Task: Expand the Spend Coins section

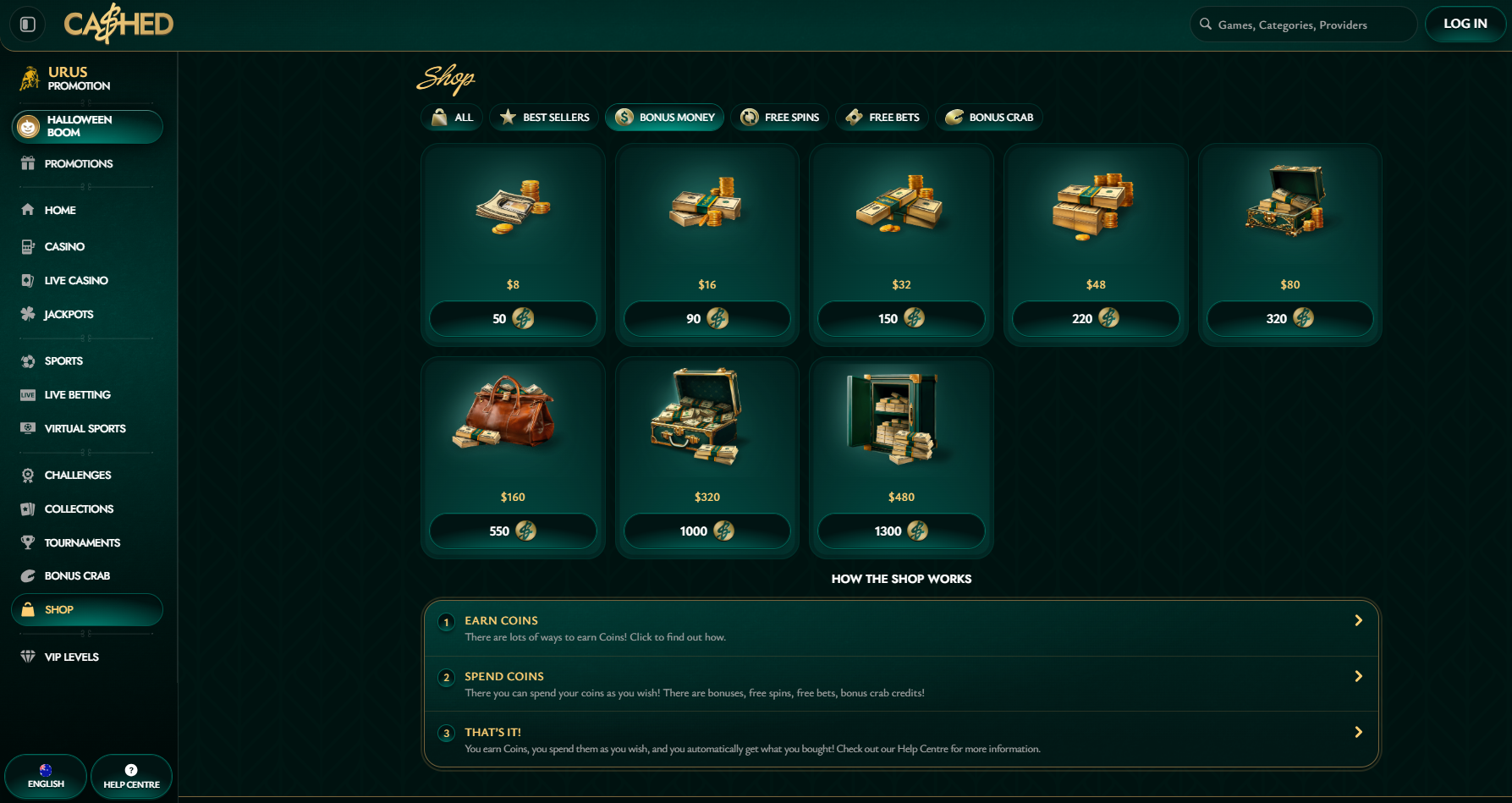Action: pyautogui.click(x=901, y=684)
